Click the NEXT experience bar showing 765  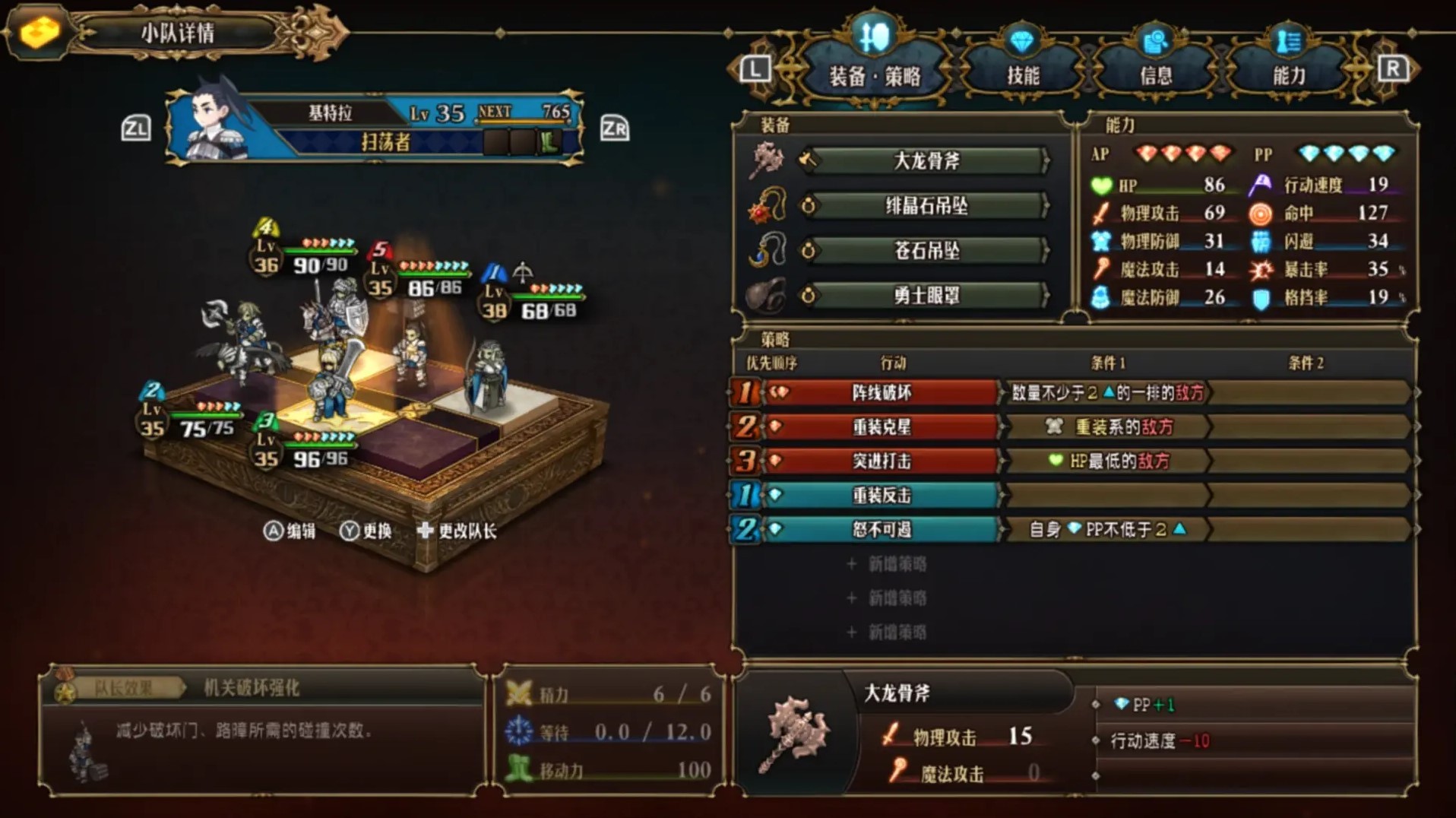coord(523,111)
